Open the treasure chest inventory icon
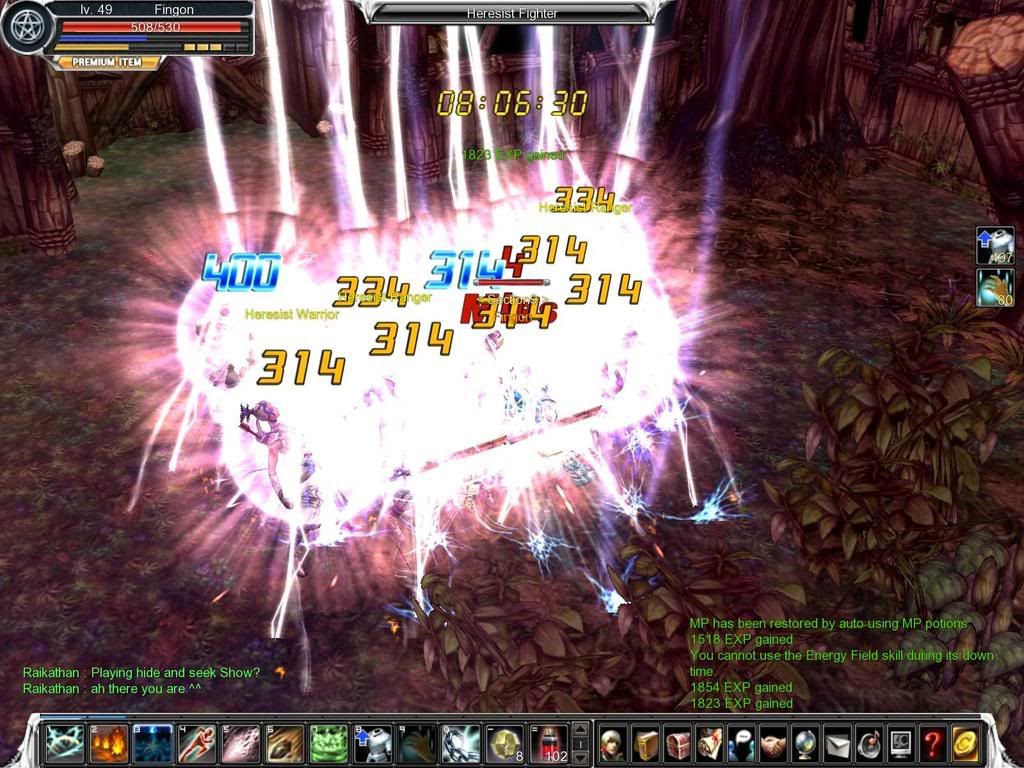 click(x=678, y=743)
